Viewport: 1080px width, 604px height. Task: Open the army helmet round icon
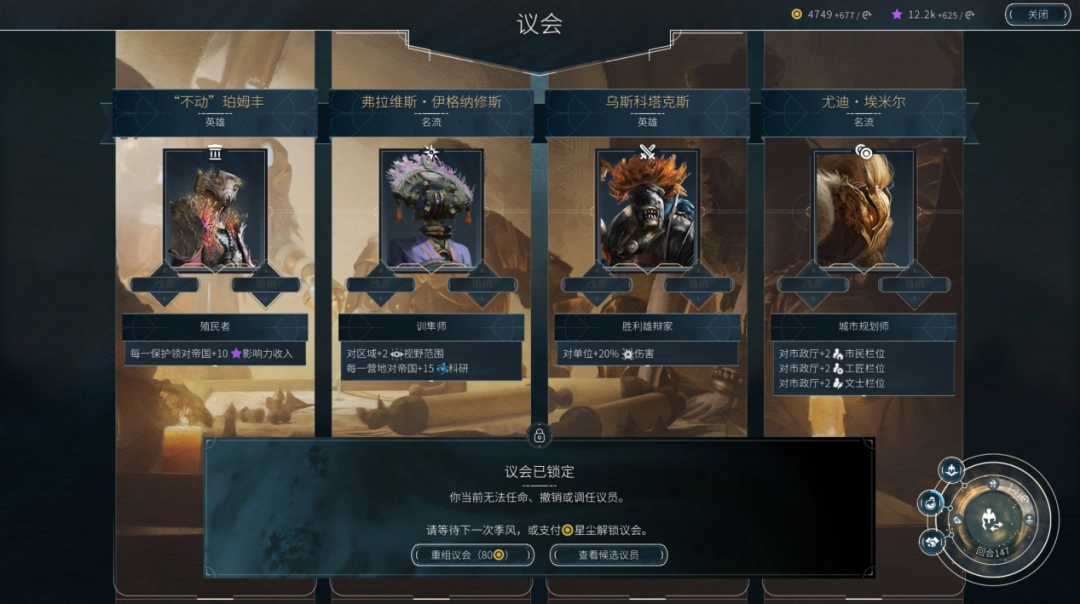951,469
